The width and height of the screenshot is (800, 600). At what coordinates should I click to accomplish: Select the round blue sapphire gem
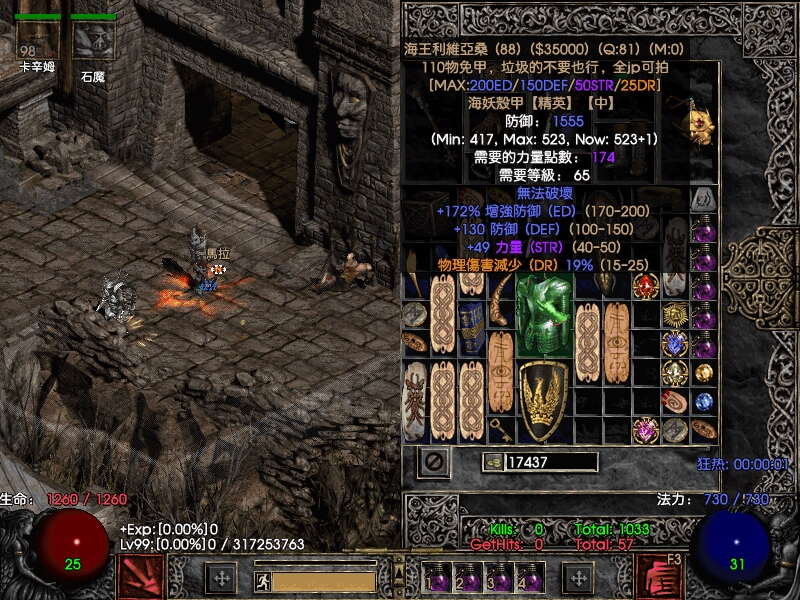[x=703, y=401]
